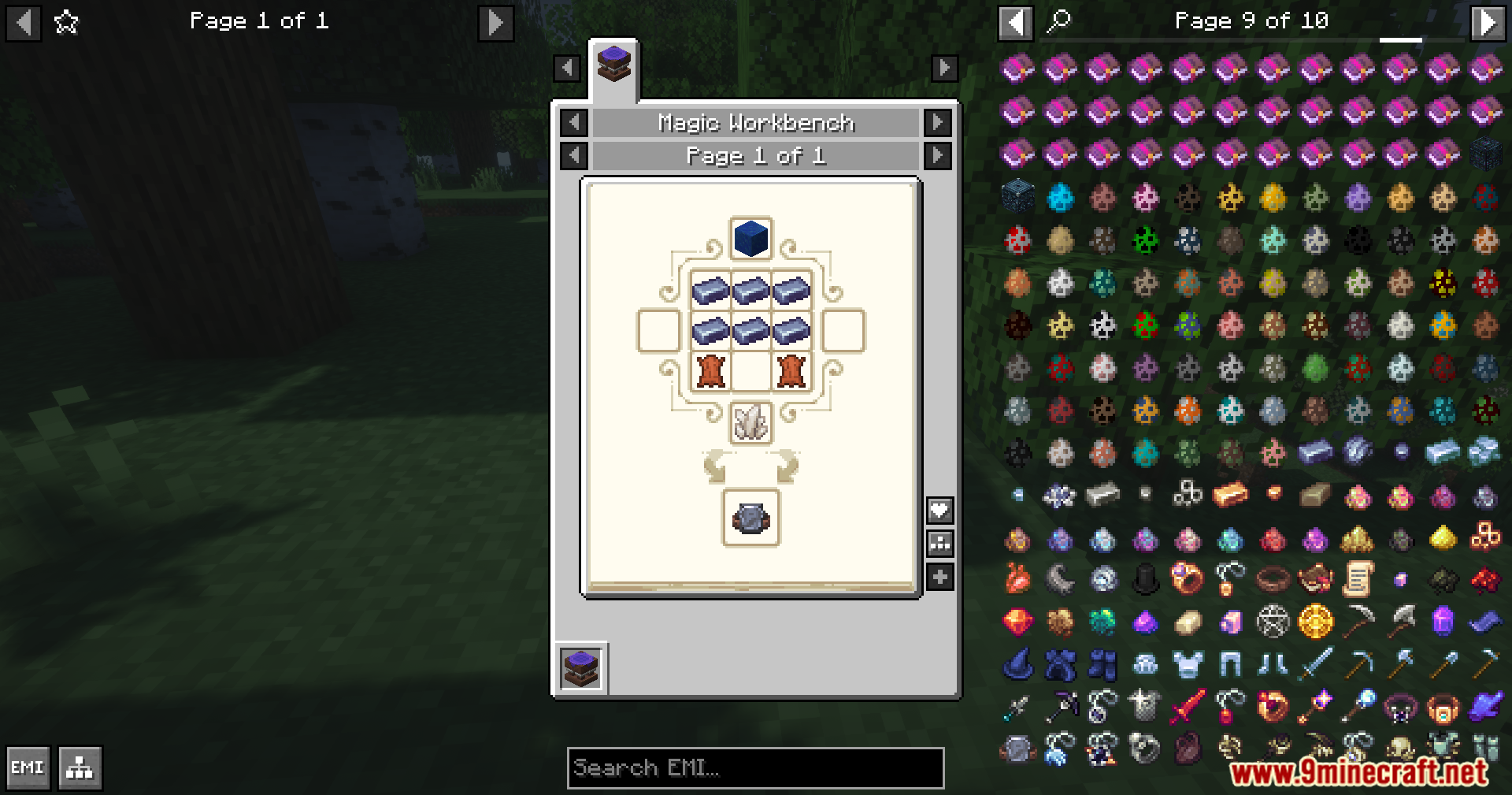Add recipe to crafting tree with plus icon
1512x795 pixels.
click(939, 576)
